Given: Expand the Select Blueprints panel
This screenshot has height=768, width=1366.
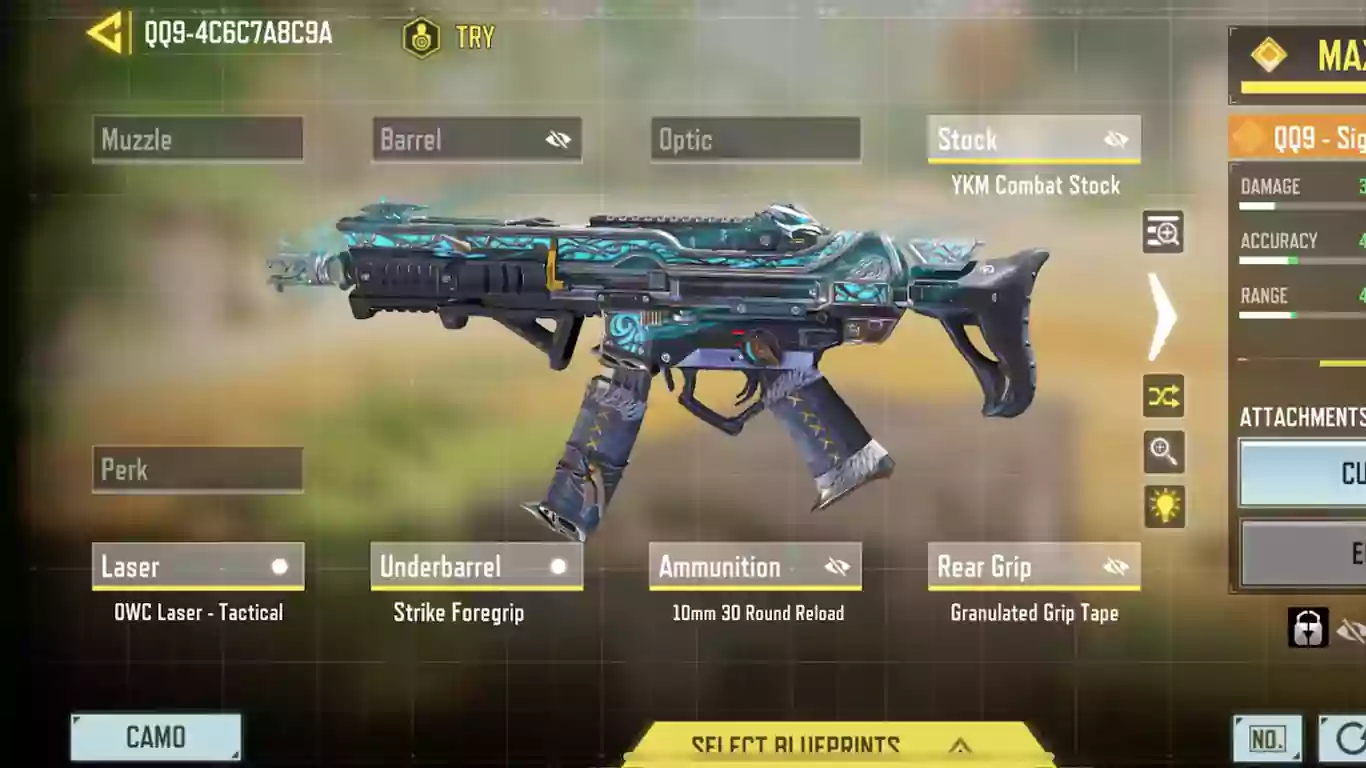Looking at the screenshot, I should (835, 745).
